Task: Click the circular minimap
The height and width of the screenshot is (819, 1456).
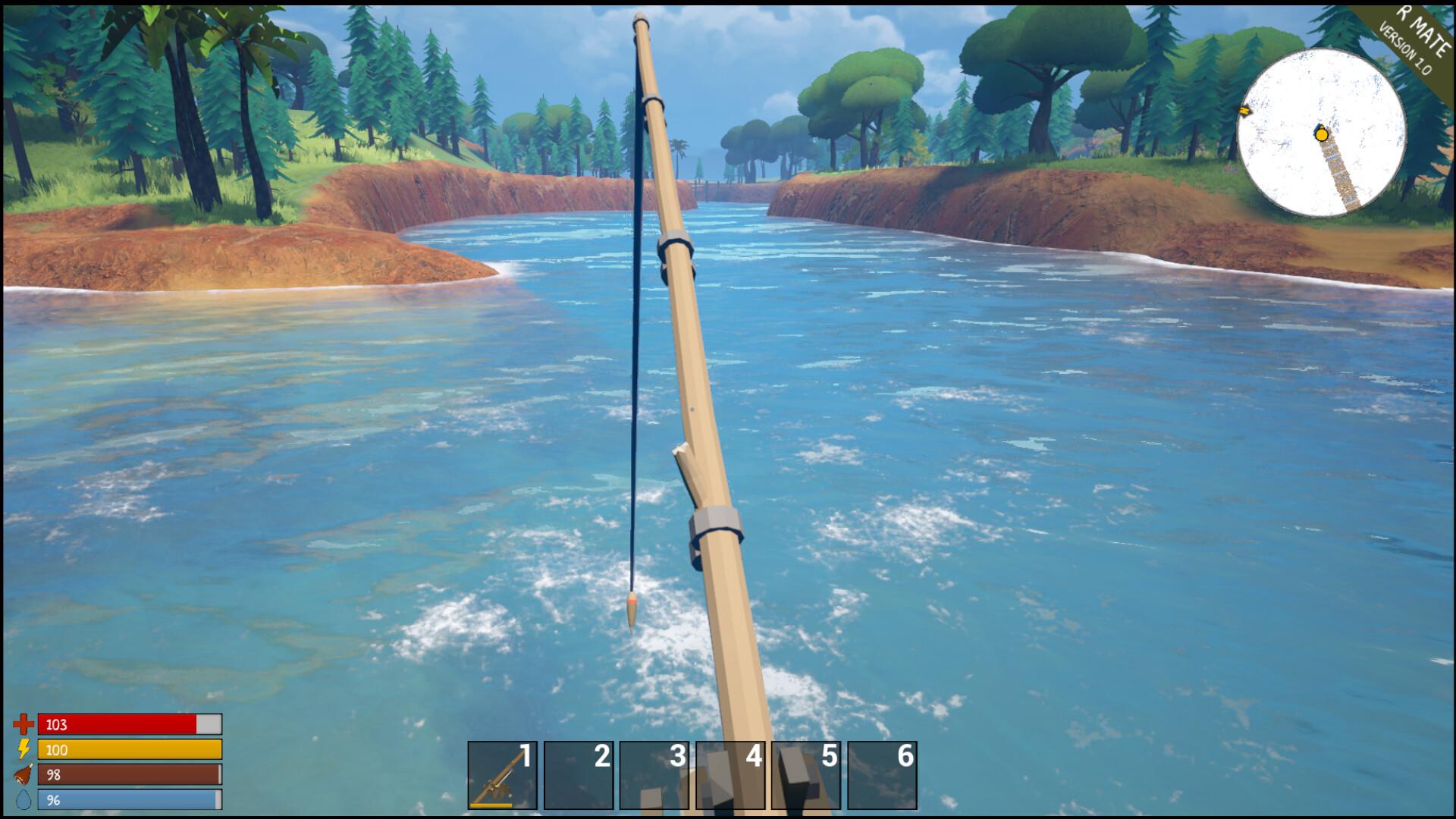Action: [x=1321, y=132]
